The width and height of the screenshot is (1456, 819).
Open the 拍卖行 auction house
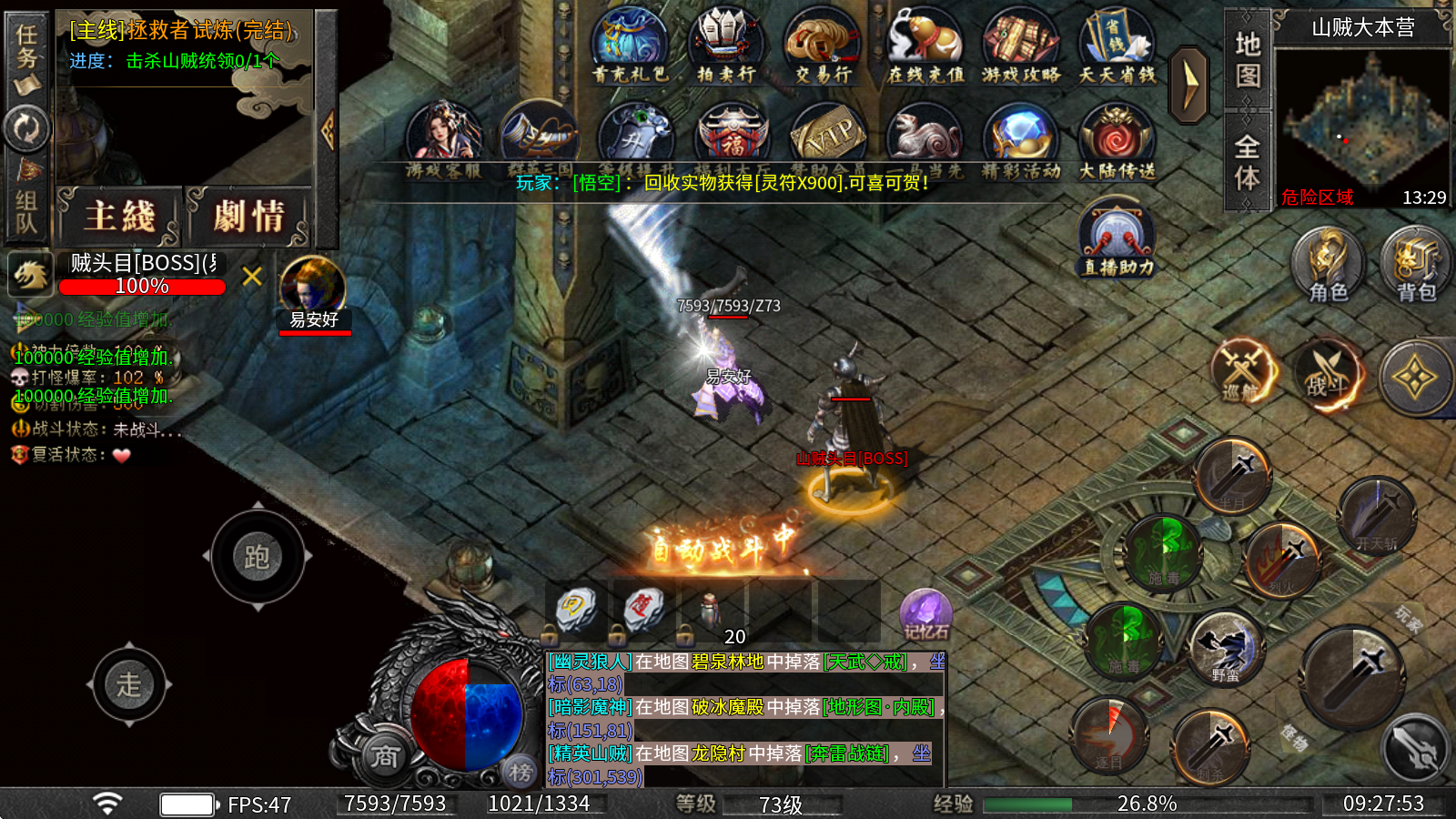pyautogui.click(x=725, y=47)
